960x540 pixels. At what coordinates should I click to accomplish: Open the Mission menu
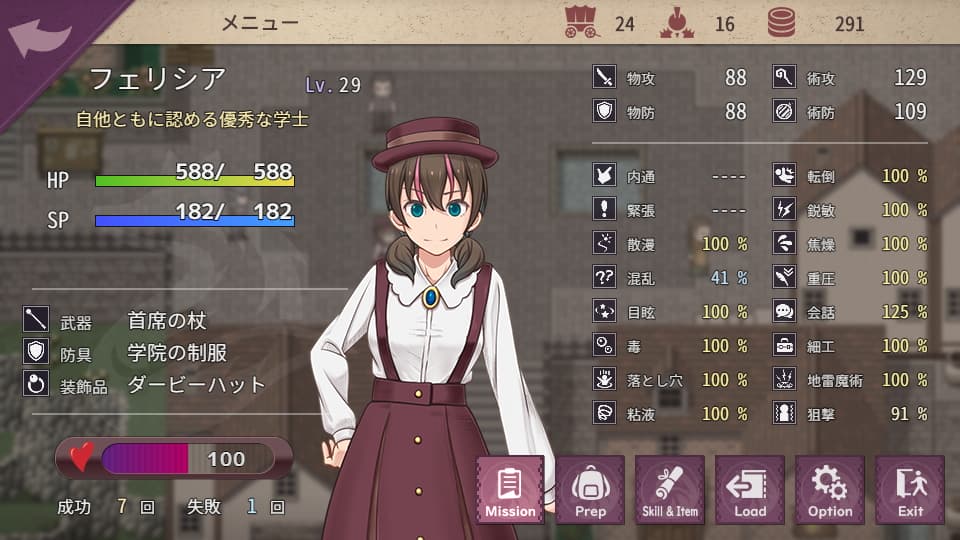pos(510,490)
